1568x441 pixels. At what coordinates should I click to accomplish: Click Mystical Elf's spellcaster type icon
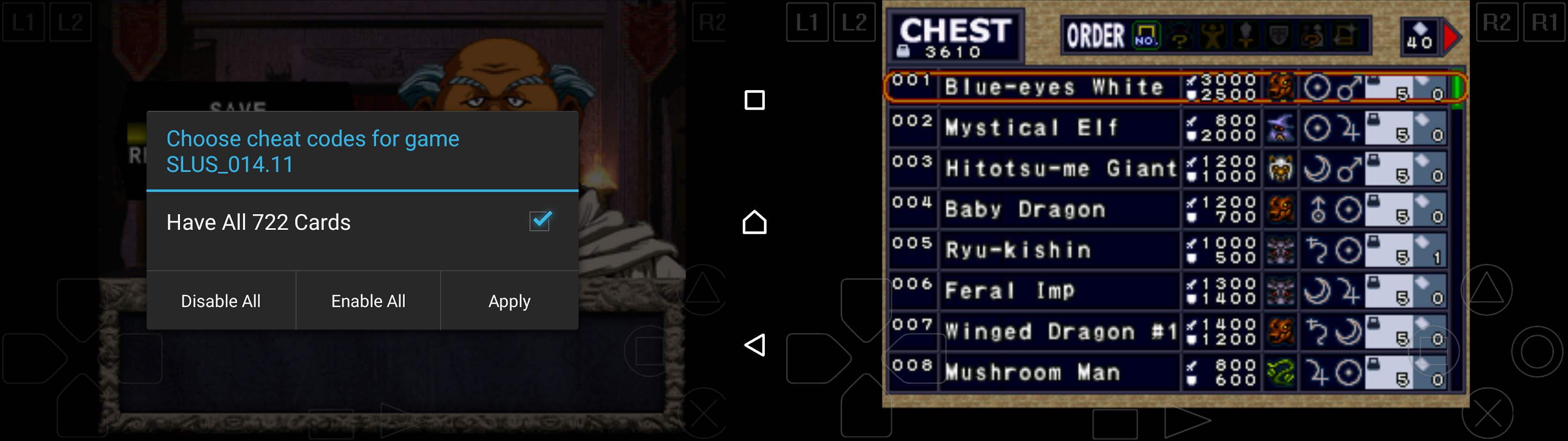tap(1280, 128)
